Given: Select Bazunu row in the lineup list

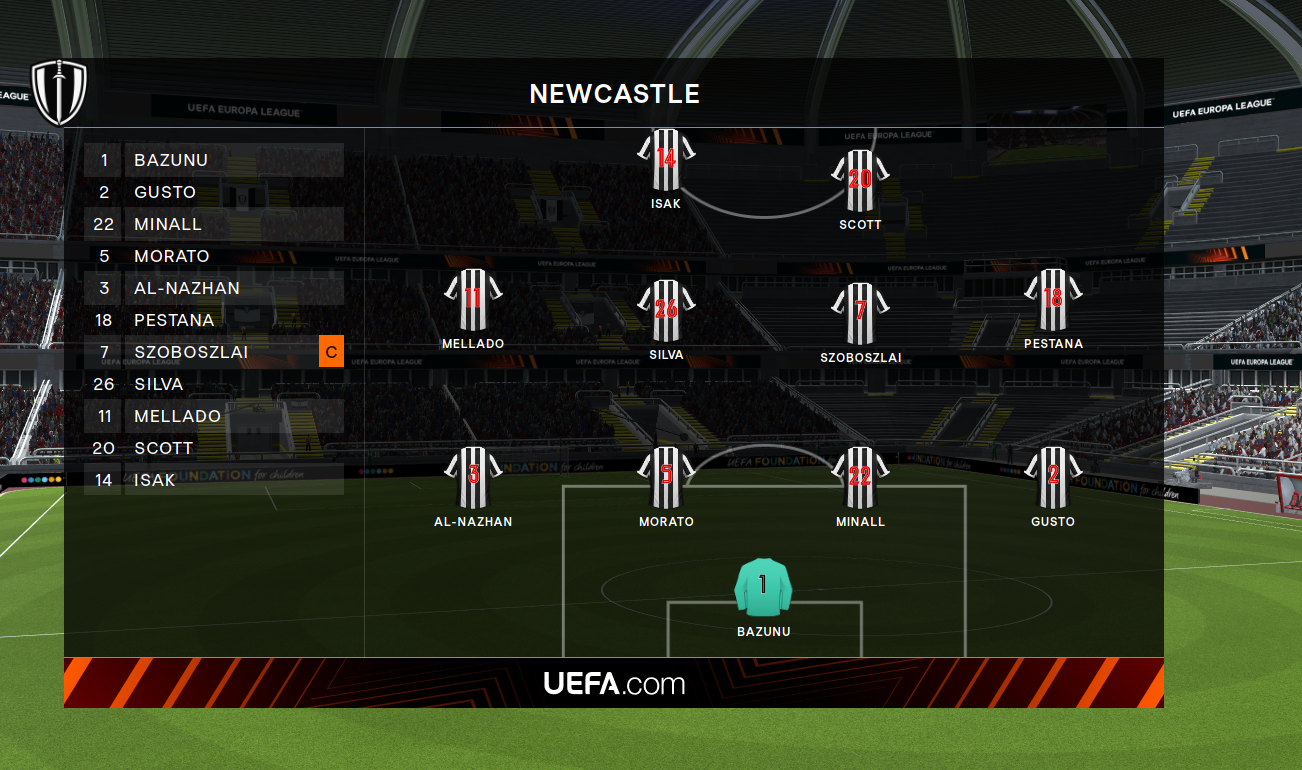Looking at the screenshot, I should coord(214,160).
